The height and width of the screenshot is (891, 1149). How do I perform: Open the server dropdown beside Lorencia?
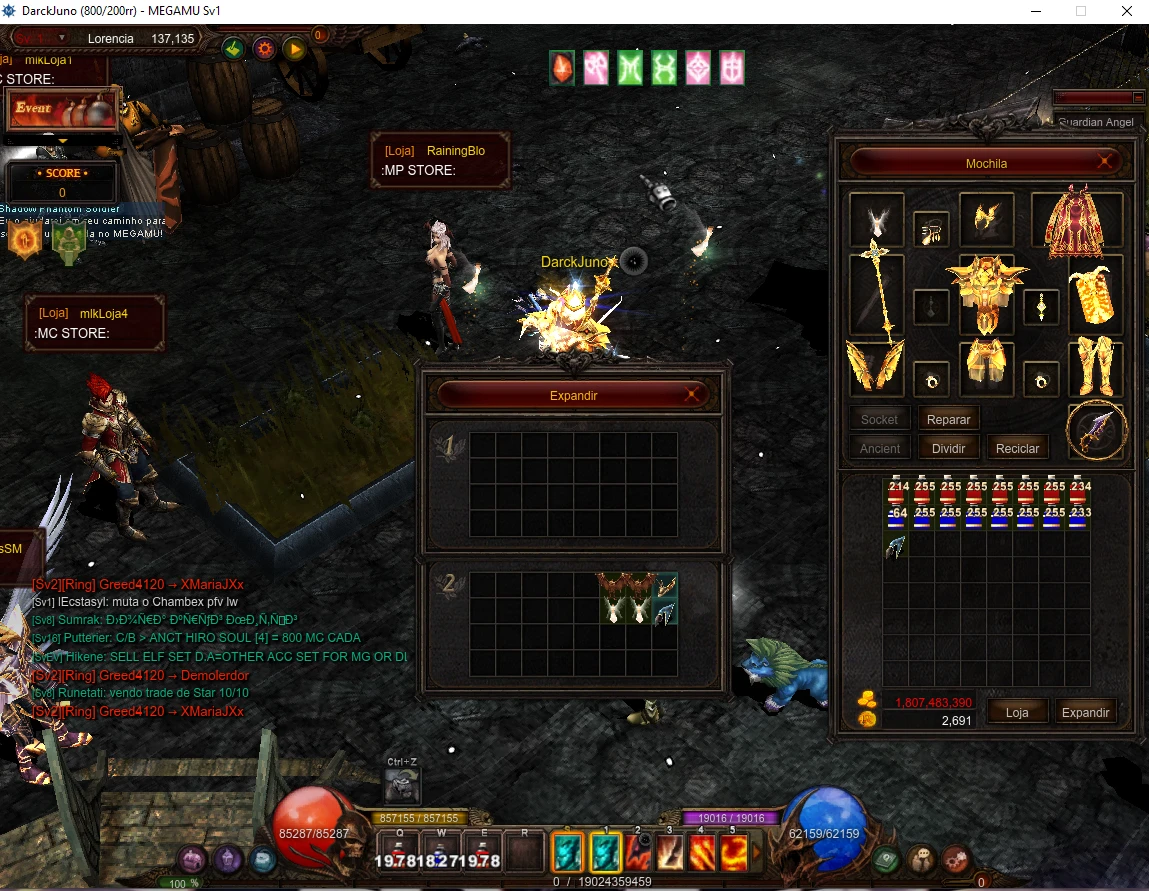tap(62, 38)
